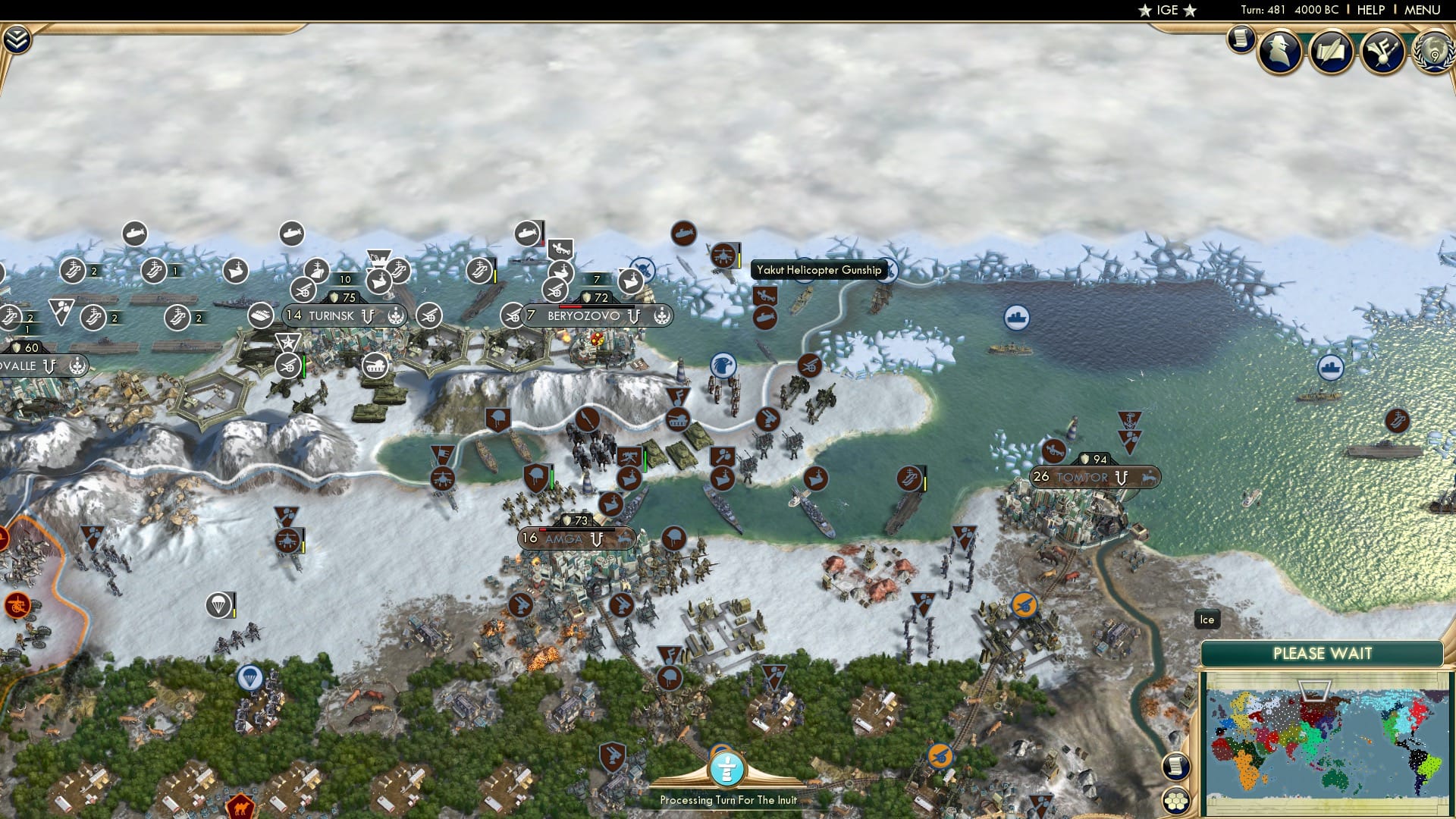Open the unit list scroll above the hex button
This screenshot has width=1456, height=819.
coord(1175,766)
